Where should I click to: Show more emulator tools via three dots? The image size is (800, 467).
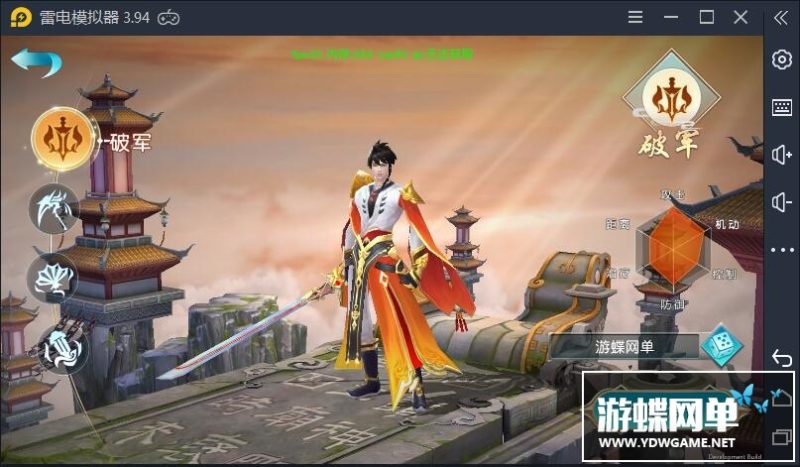point(782,250)
